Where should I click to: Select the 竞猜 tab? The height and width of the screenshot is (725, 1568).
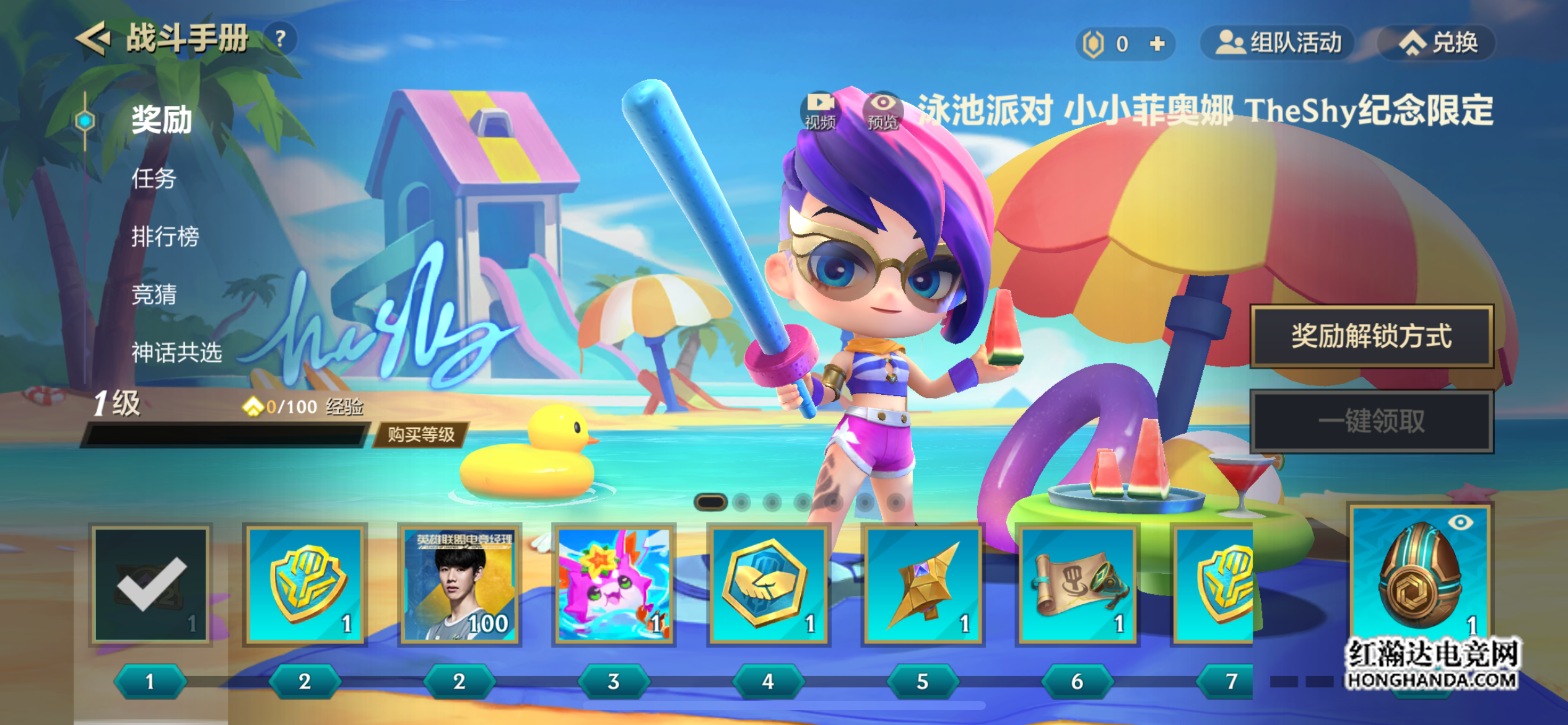154,294
